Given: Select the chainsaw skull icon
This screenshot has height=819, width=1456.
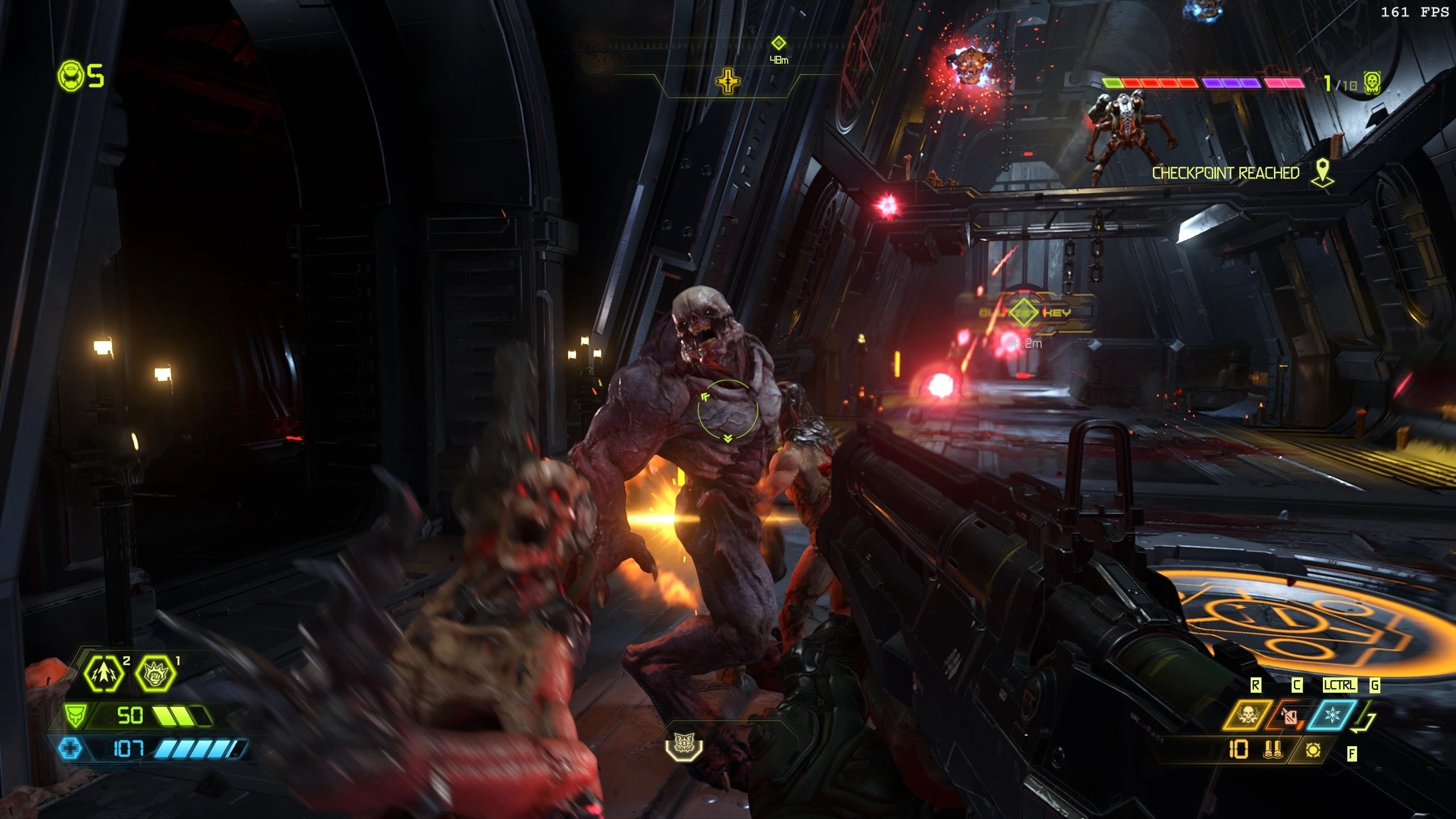Looking at the screenshot, I should tap(1248, 715).
